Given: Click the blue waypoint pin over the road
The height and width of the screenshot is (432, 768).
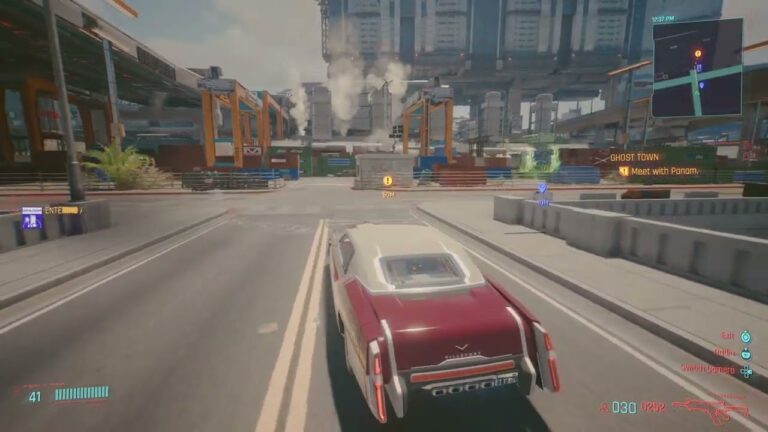Looking at the screenshot, I should point(542,188).
